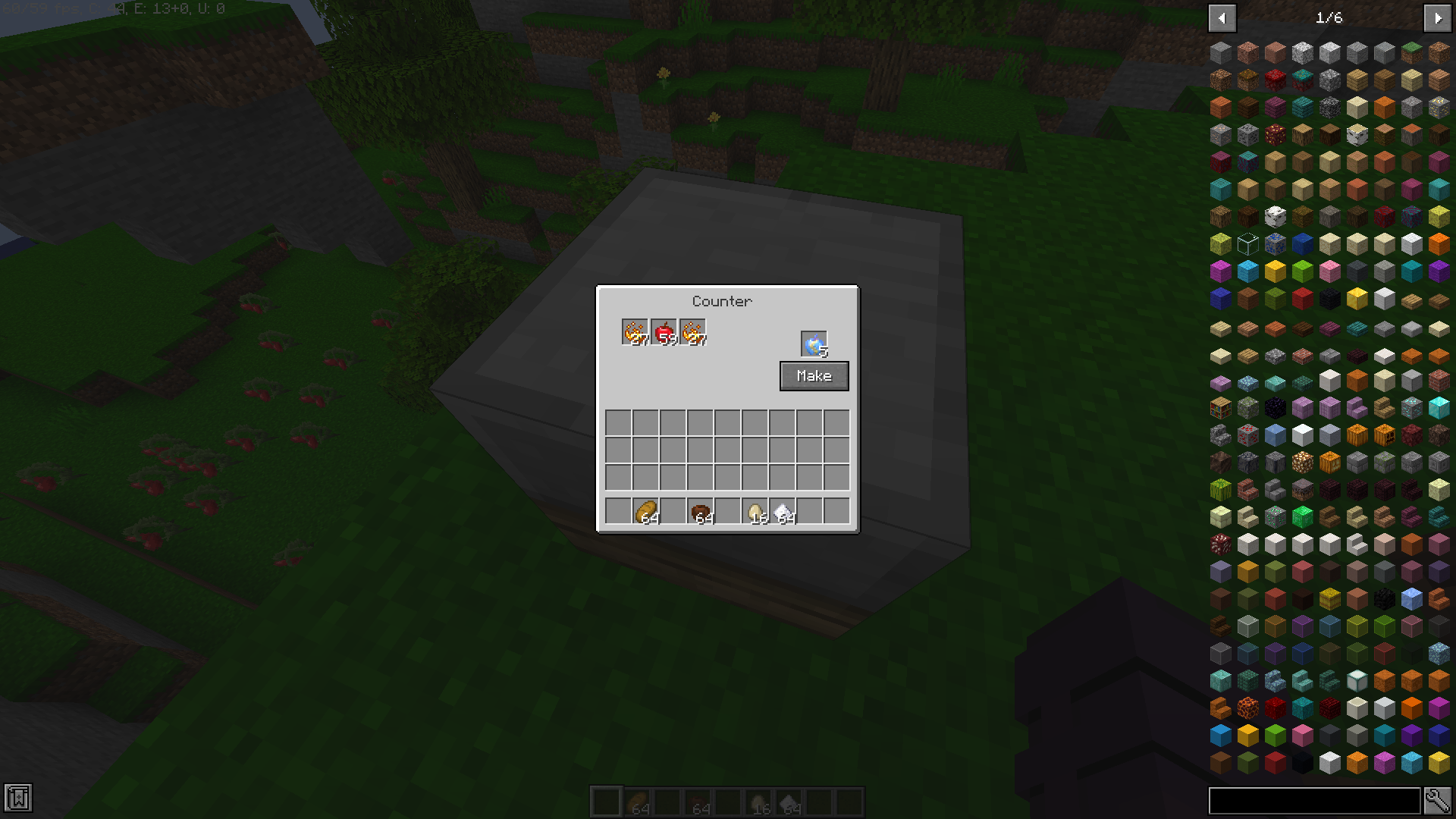
Task: Select the baked potato stack of 64
Action: pyautogui.click(x=648, y=509)
